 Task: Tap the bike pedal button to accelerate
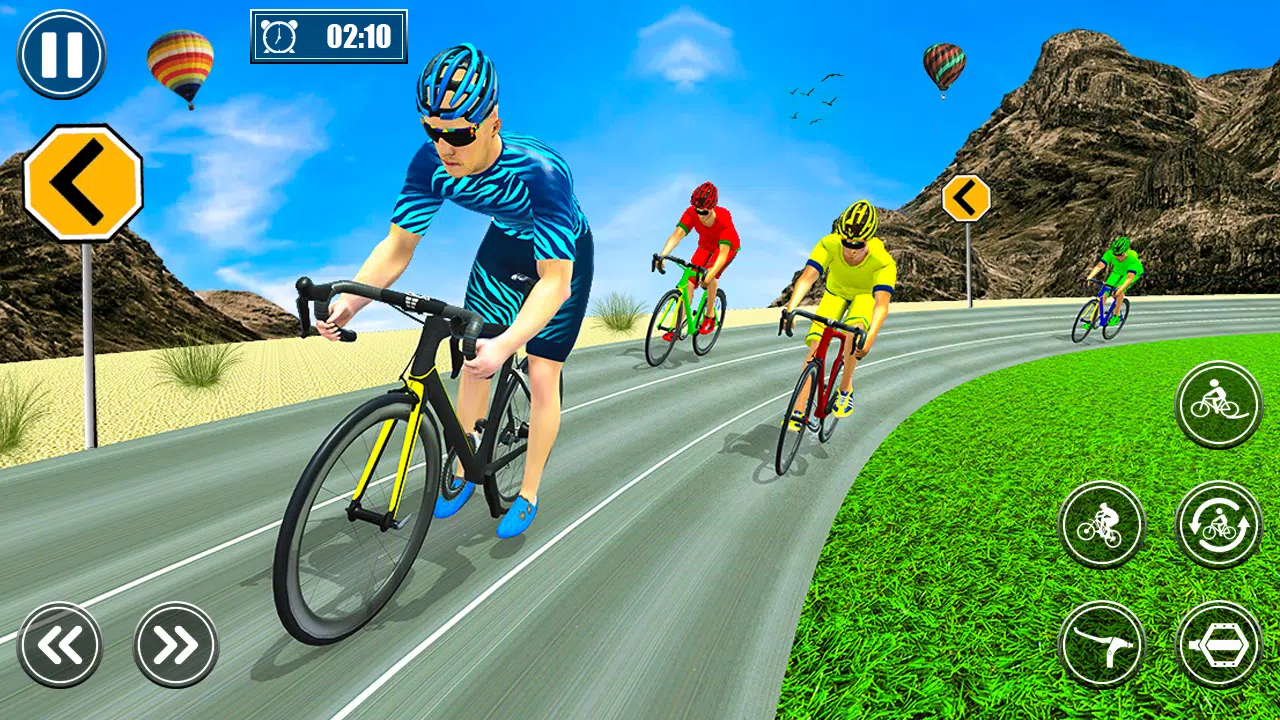pos(1218,645)
